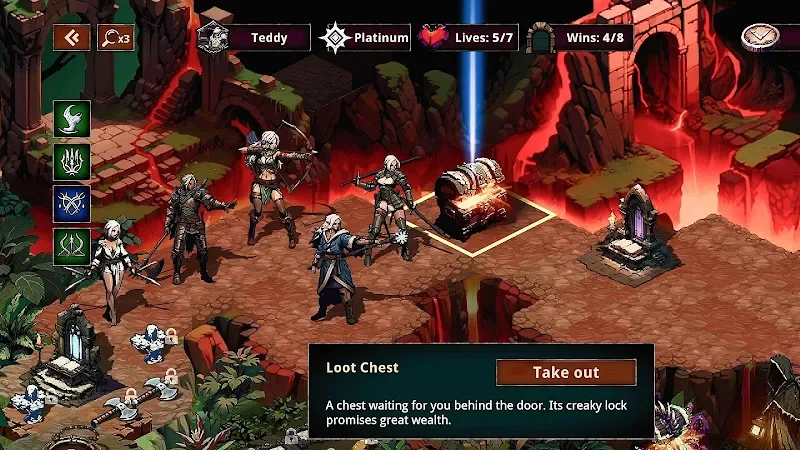Activate the green bow skill icon
This screenshot has width=800, height=450.
72,246
